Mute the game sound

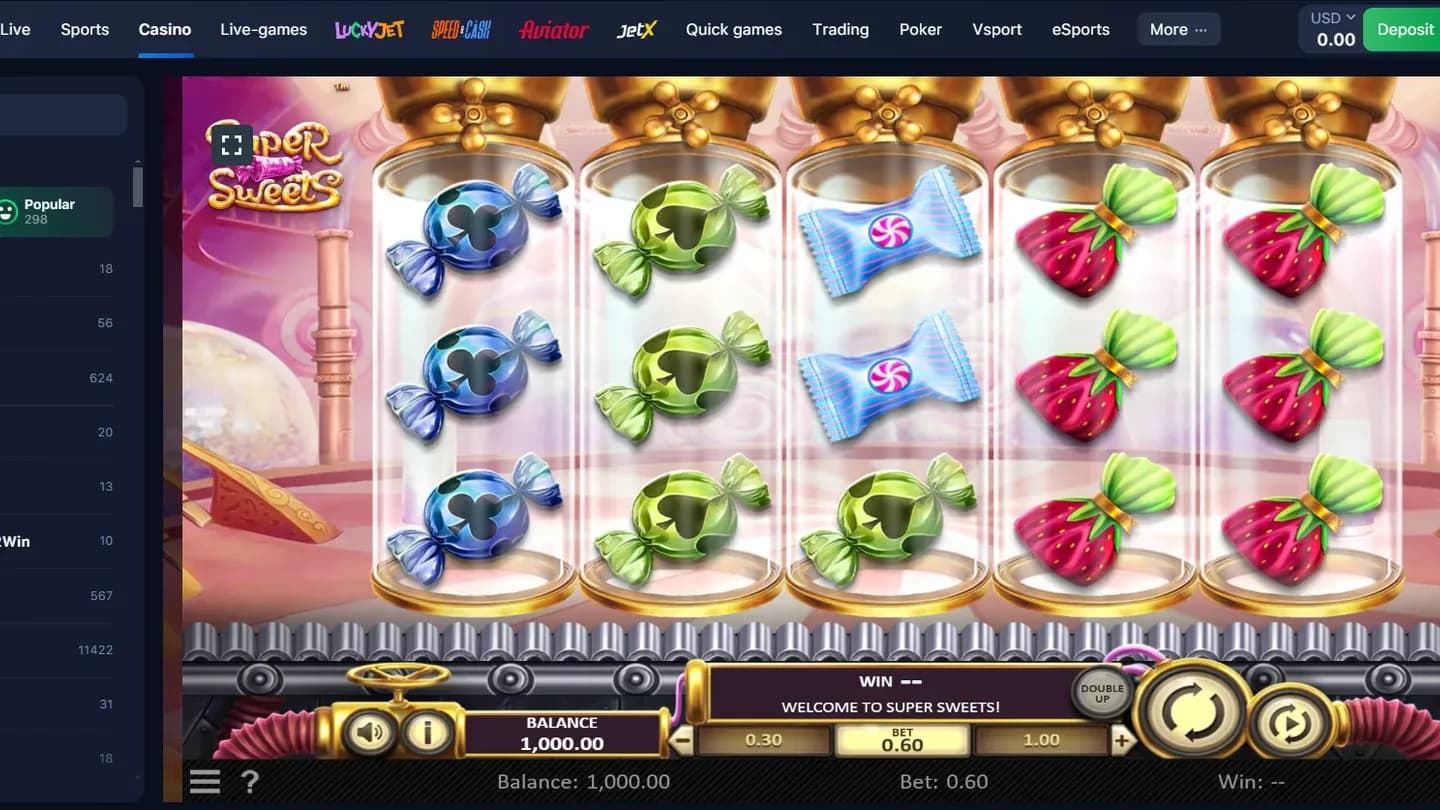[x=370, y=732]
